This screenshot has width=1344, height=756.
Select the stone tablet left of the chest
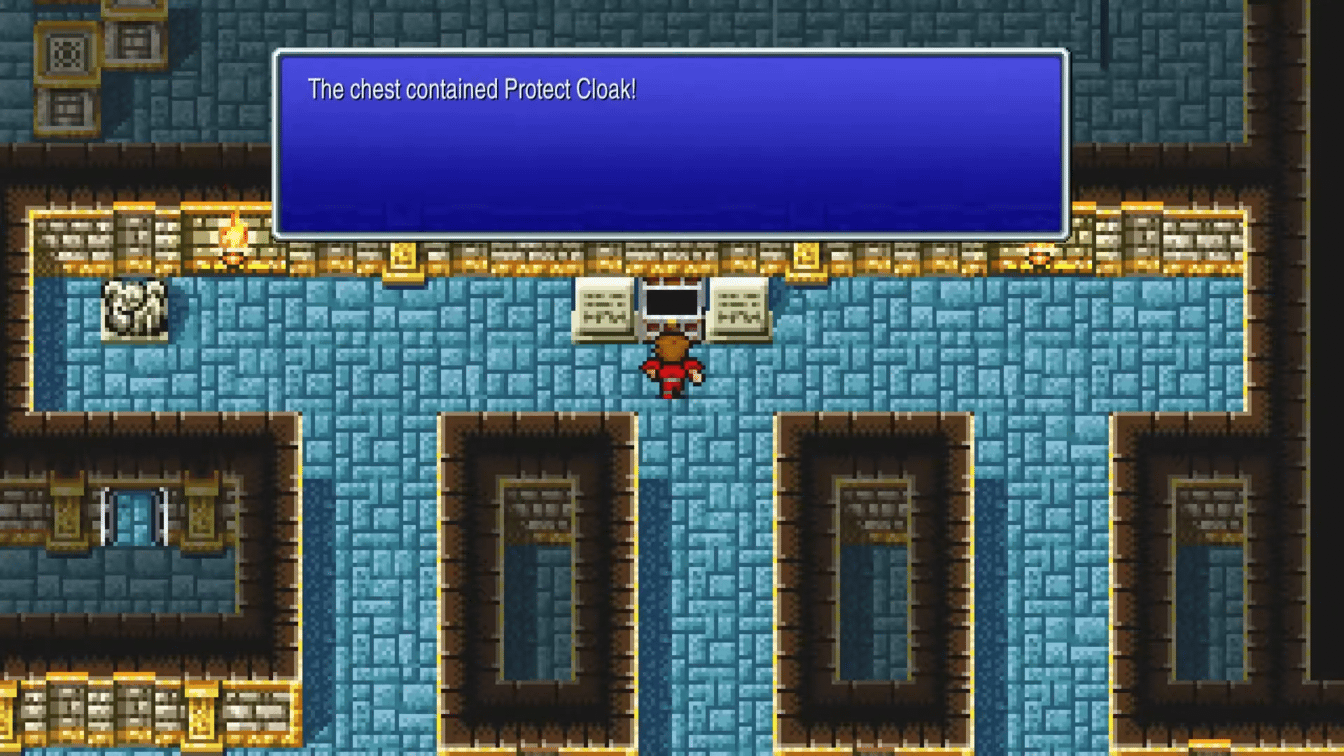pos(601,305)
